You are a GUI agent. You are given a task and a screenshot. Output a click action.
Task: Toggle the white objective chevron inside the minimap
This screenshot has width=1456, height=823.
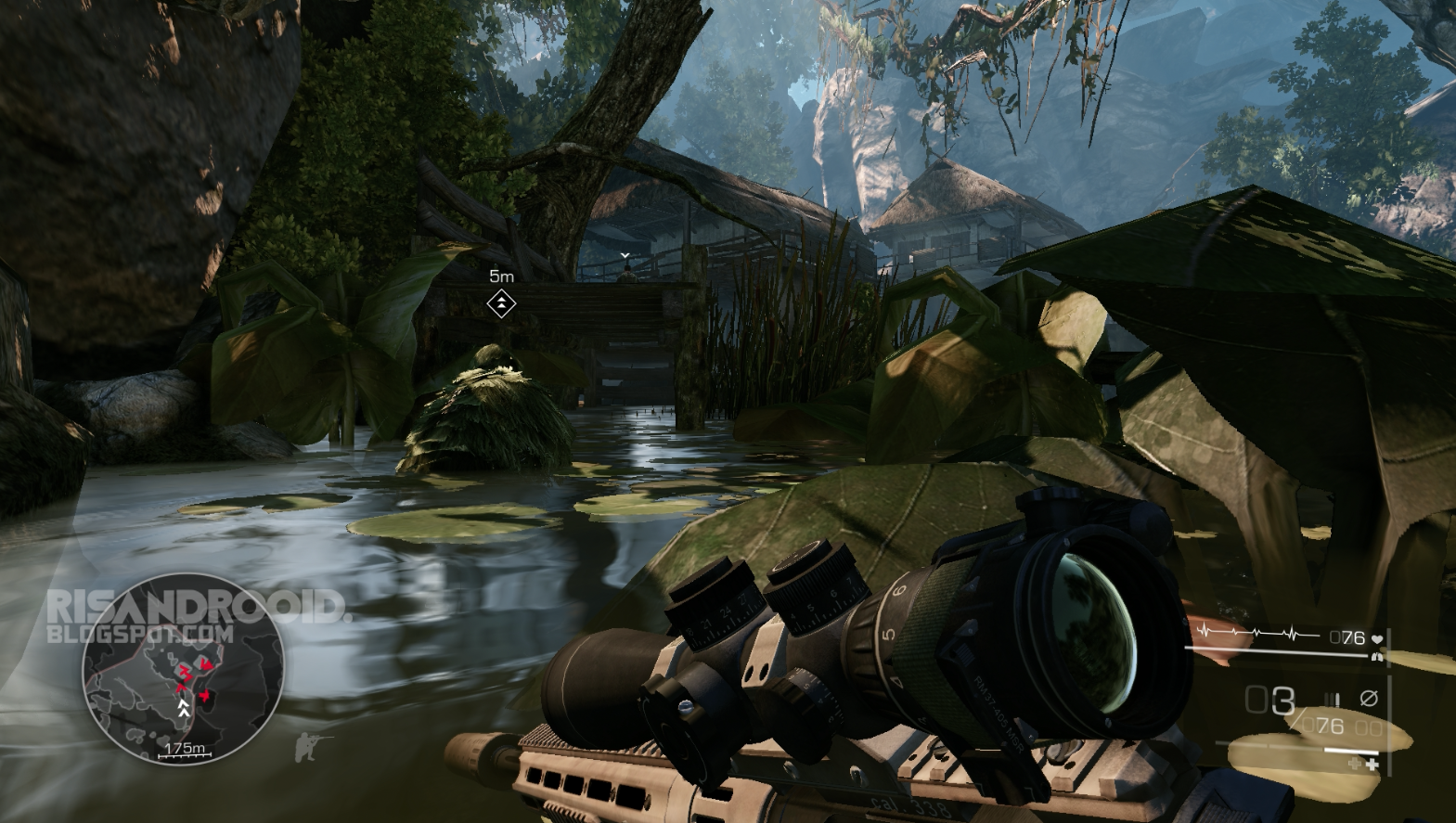pyautogui.click(x=184, y=713)
